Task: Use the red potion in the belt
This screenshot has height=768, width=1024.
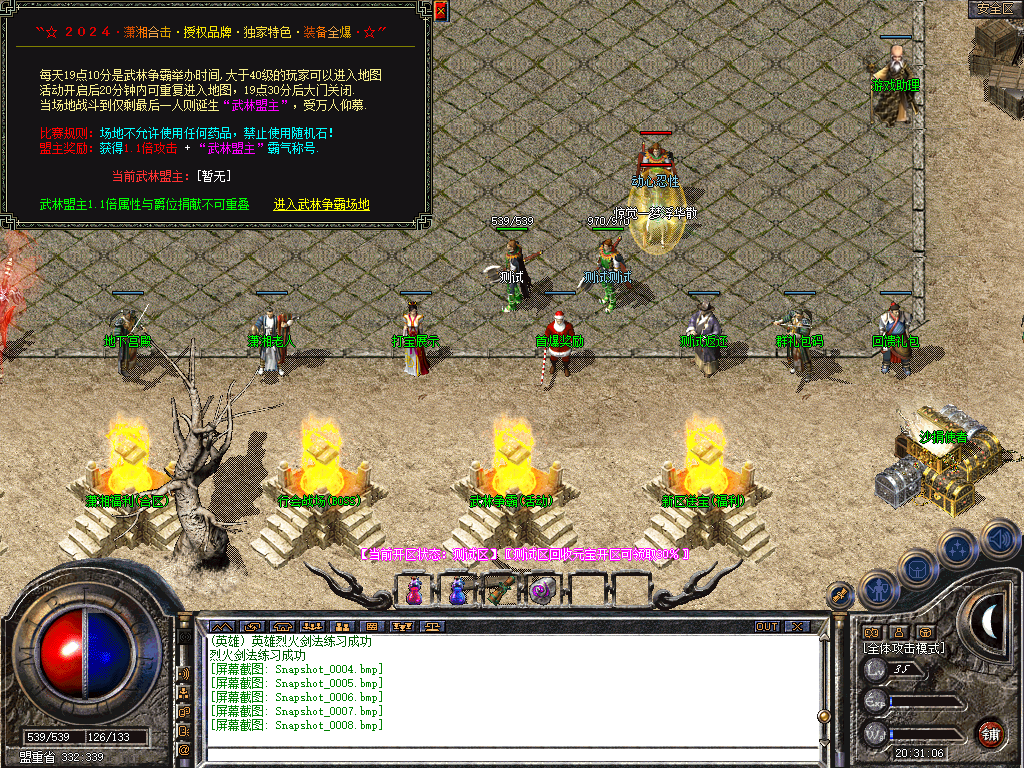Action: [x=414, y=591]
